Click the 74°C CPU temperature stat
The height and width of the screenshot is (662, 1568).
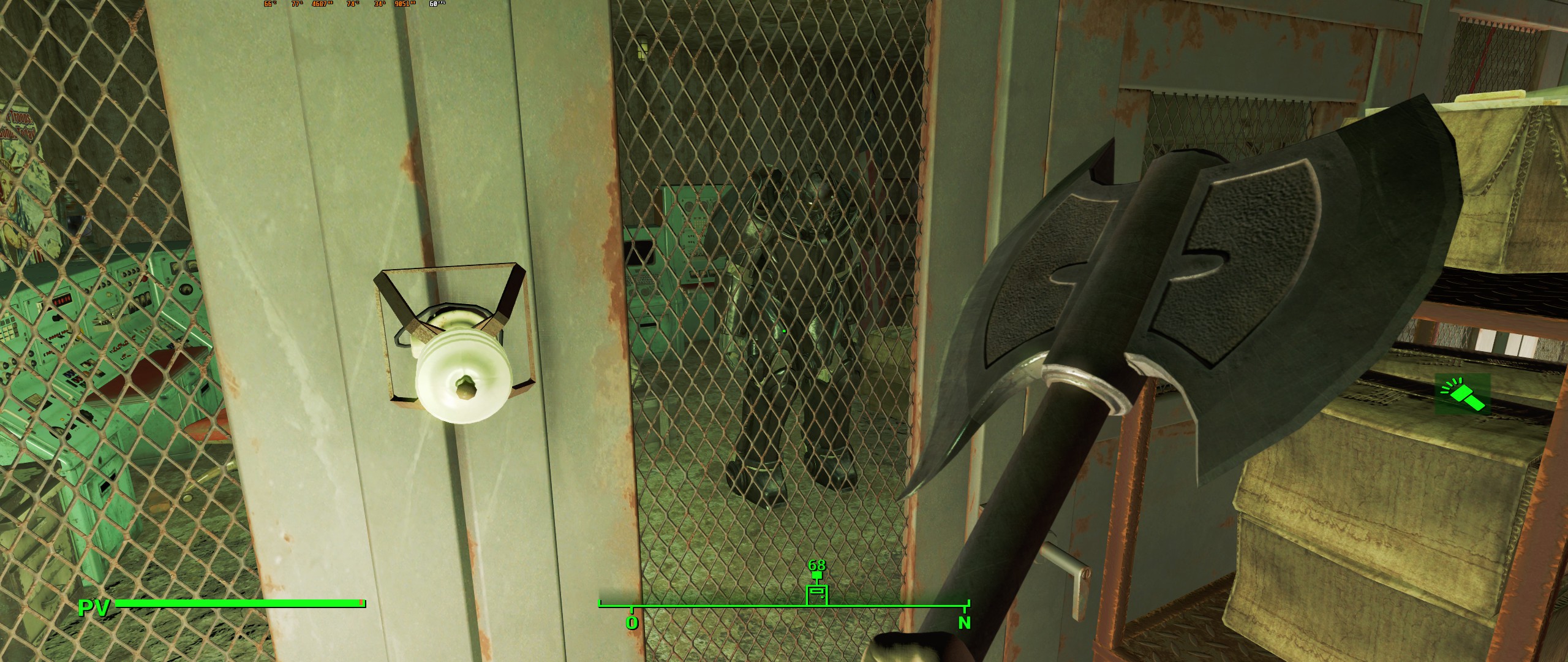point(351,4)
